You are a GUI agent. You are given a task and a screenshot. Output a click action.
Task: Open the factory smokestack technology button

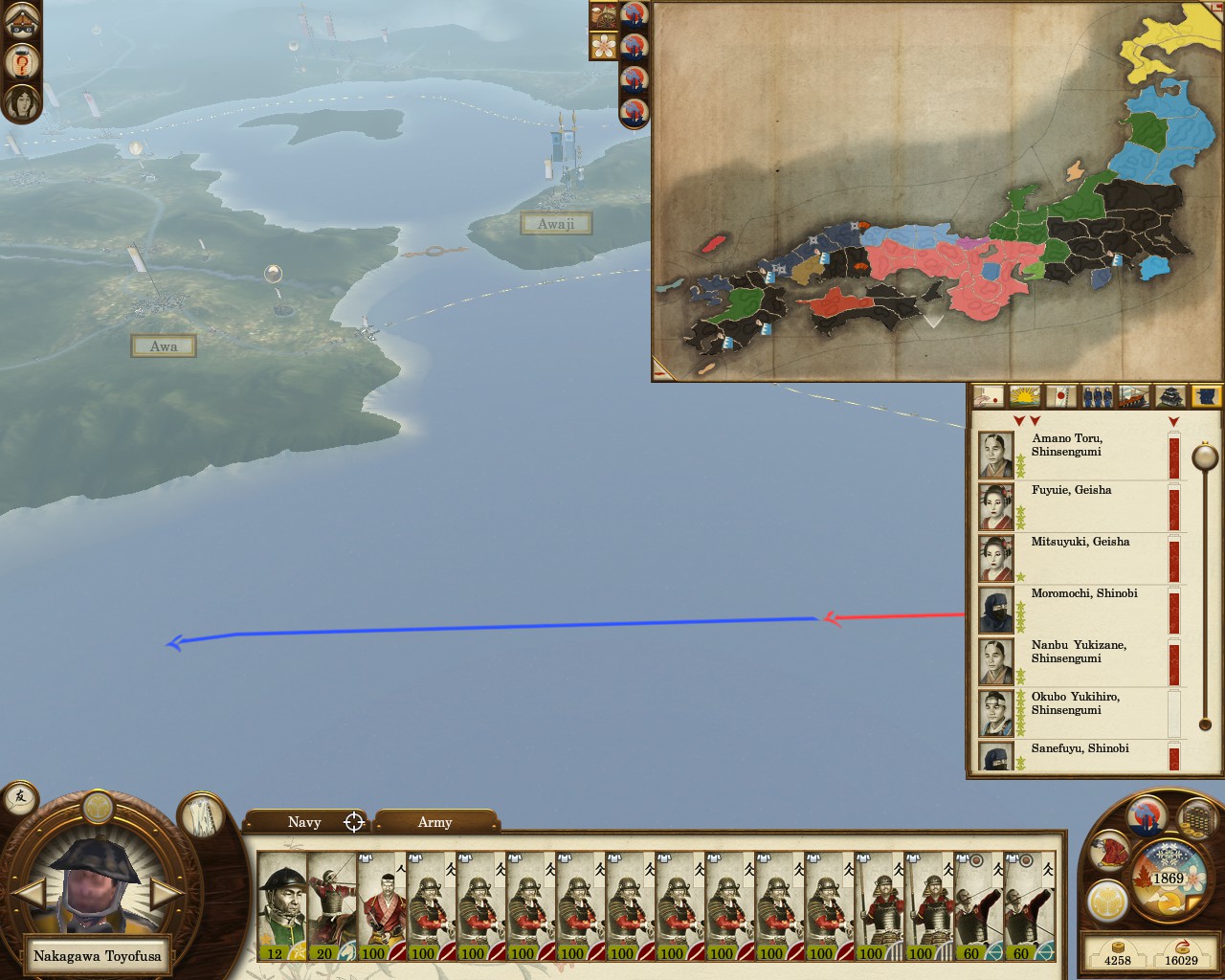[x=1147, y=816]
